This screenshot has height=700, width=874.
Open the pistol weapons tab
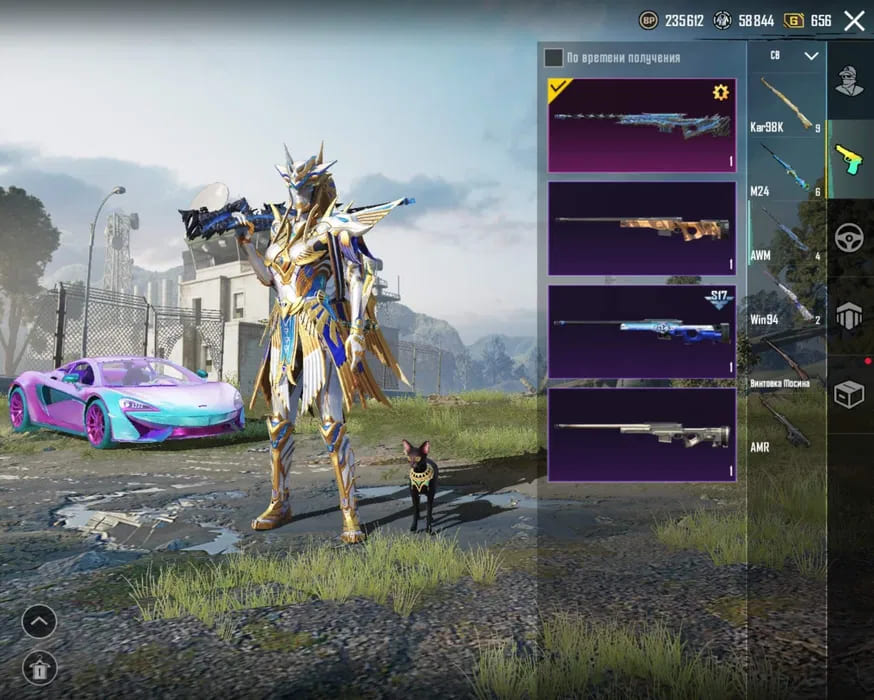(849, 159)
